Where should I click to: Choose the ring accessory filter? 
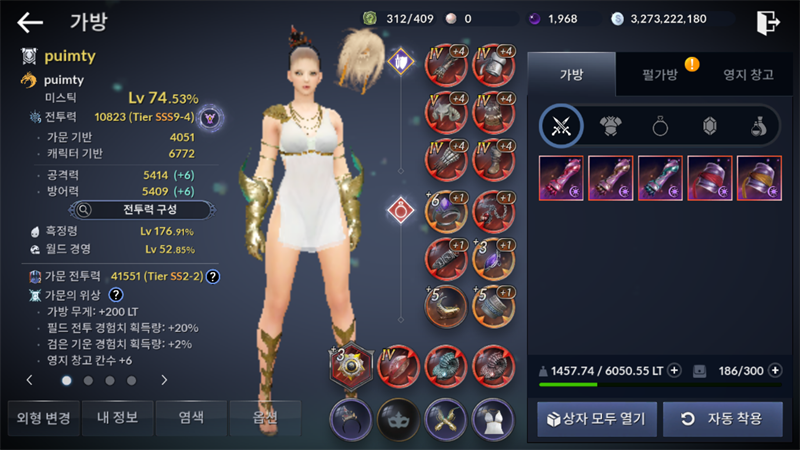point(661,125)
